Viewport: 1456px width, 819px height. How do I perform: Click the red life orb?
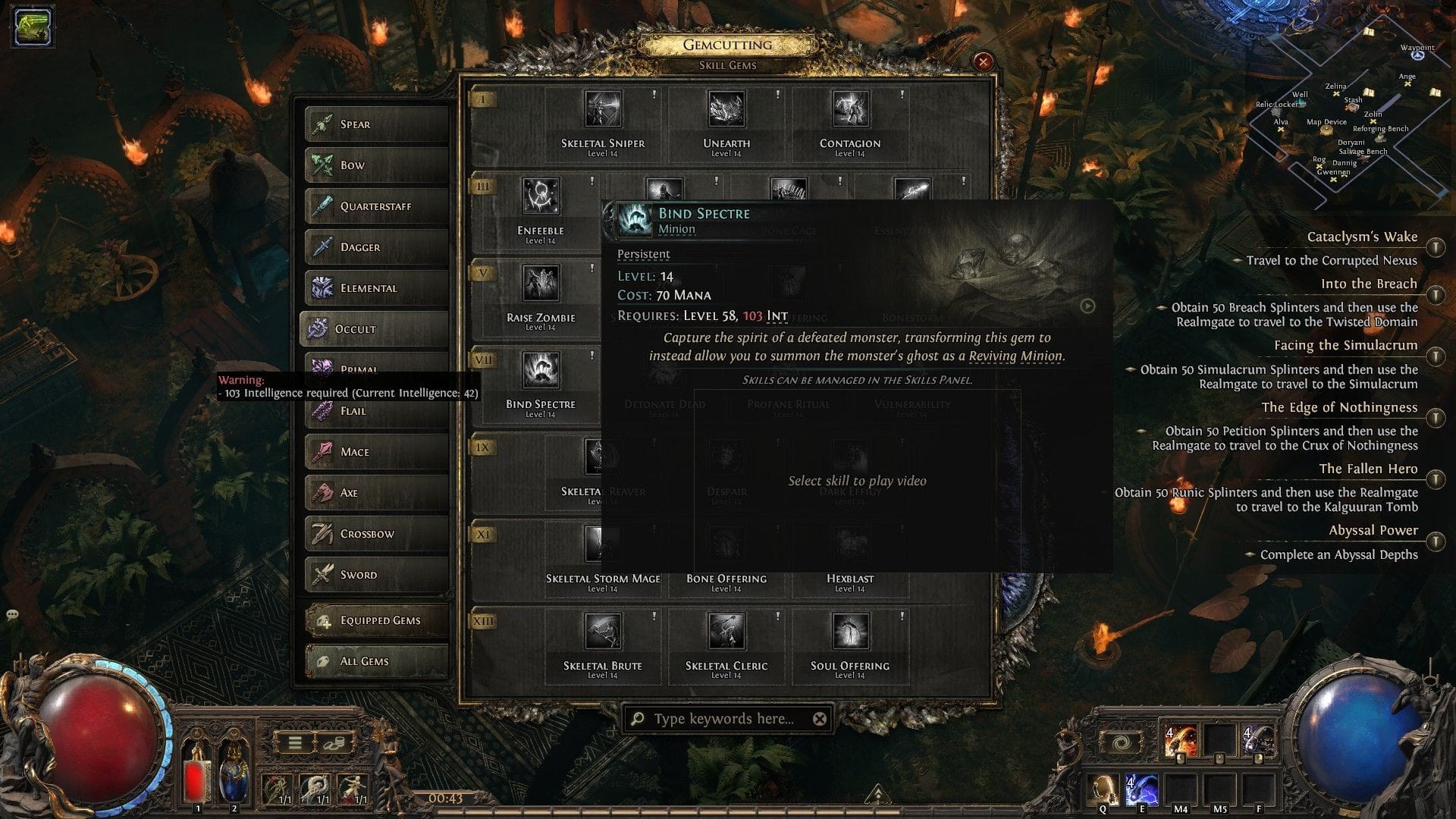(x=99, y=739)
